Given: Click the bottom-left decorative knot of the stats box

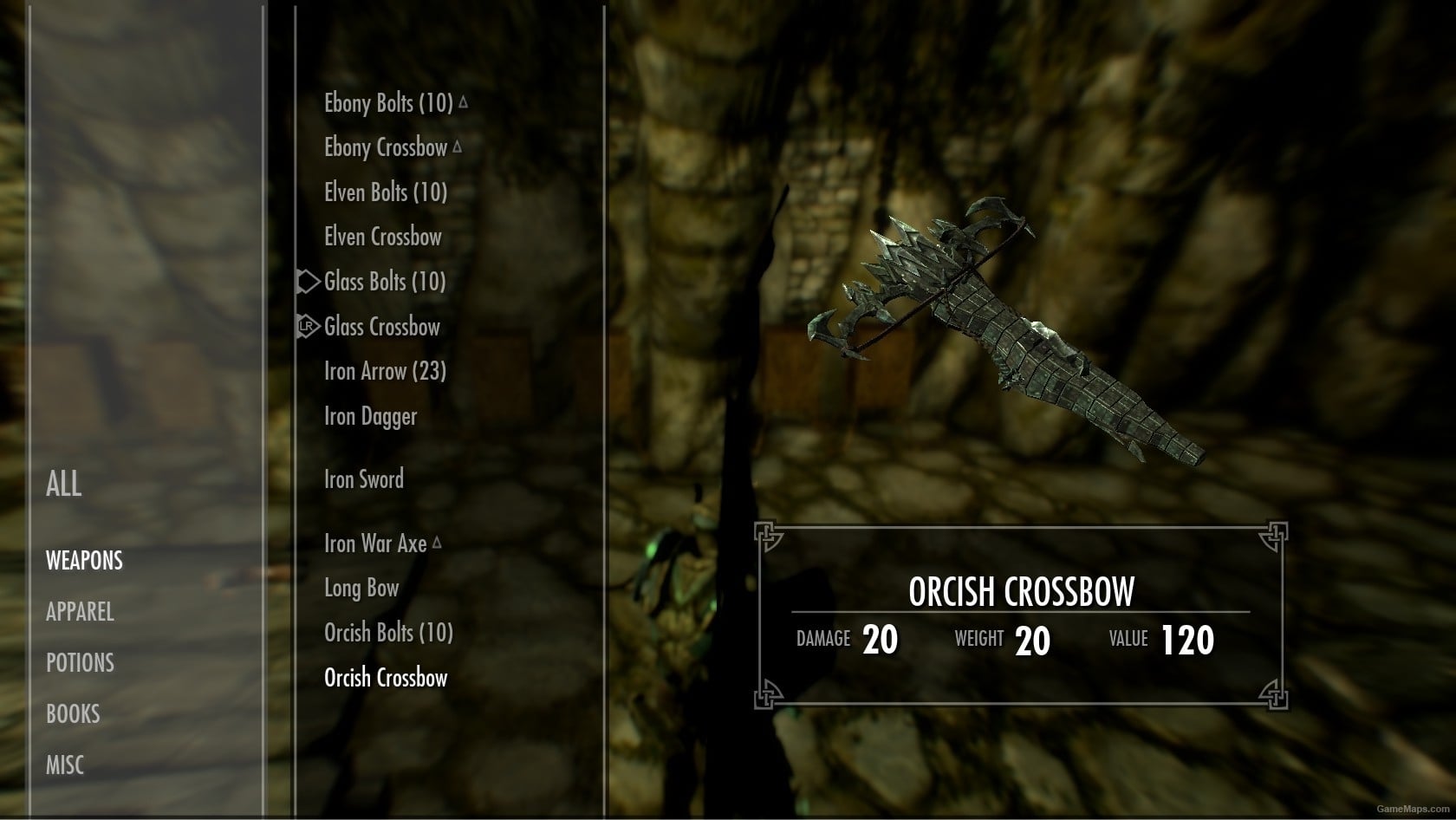Looking at the screenshot, I should tap(766, 693).
